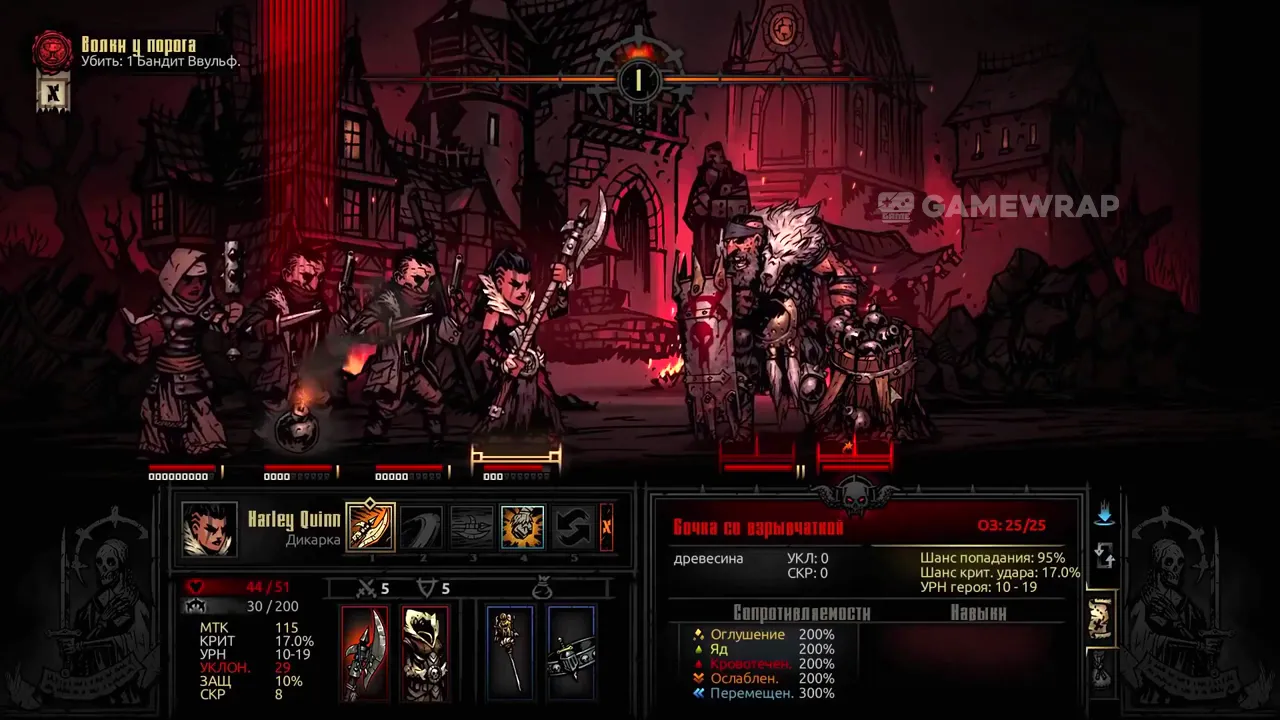Image resolution: width=1280 pixels, height=720 pixels.
Task: Click the skull staff trinket slot
Action: (510, 652)
